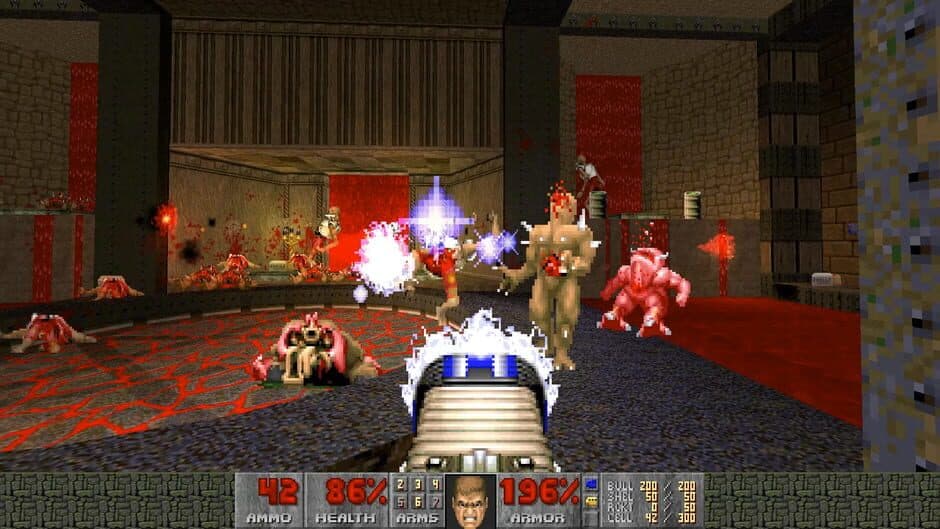940x529 pixels.
Task: Pick weapon slot 6 in the ARMS panel
Action: click(x=416, y=501)
